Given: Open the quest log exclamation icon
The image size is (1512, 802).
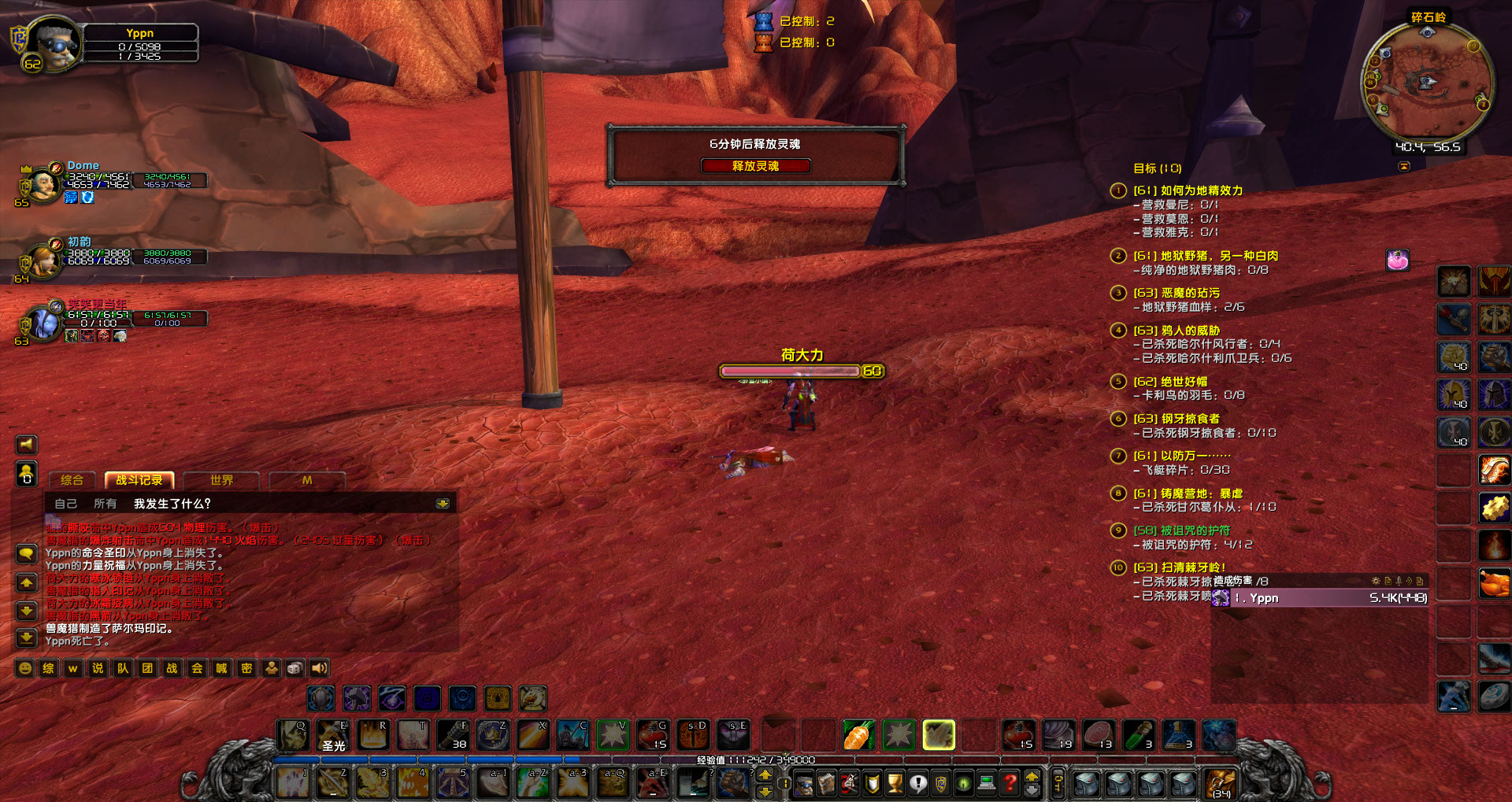Looking at the screenshot, I should point(919,783).
